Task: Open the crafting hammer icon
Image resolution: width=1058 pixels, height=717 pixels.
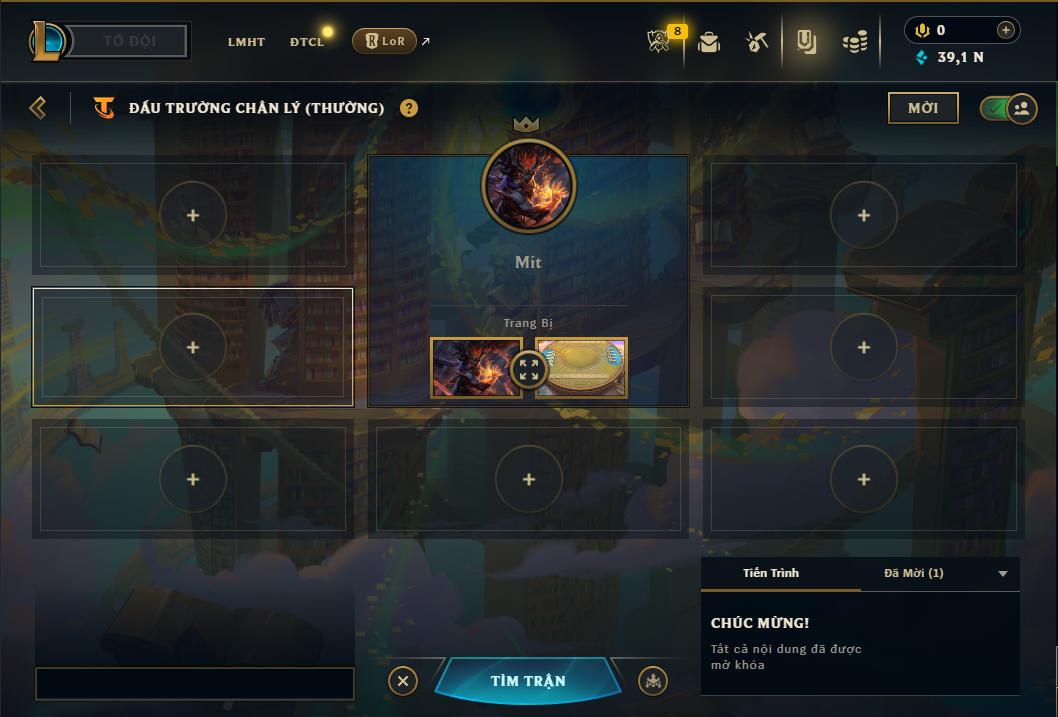Action: pyautogui.click(x=757, y=42)
